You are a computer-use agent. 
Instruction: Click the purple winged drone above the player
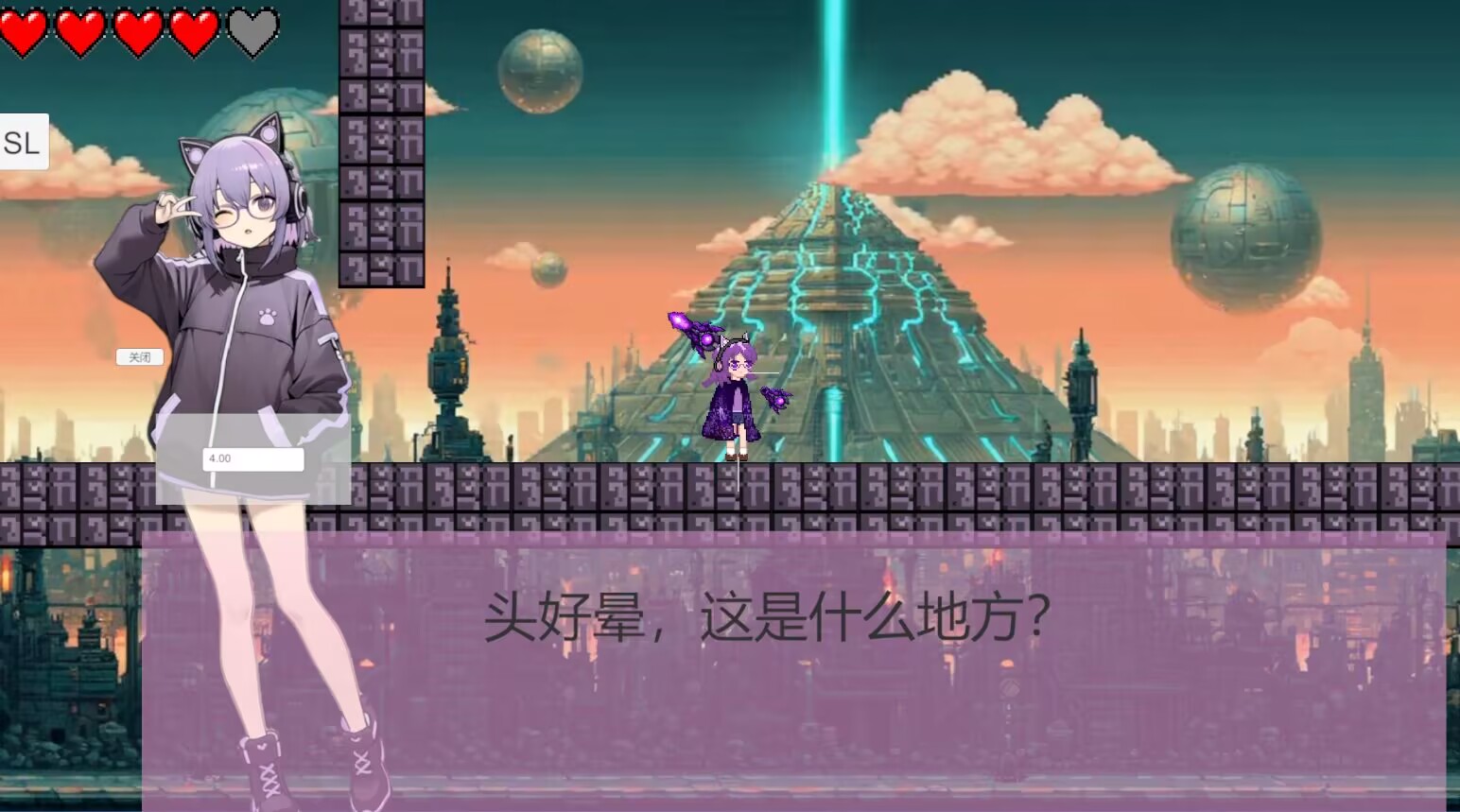tap(698, 331)
